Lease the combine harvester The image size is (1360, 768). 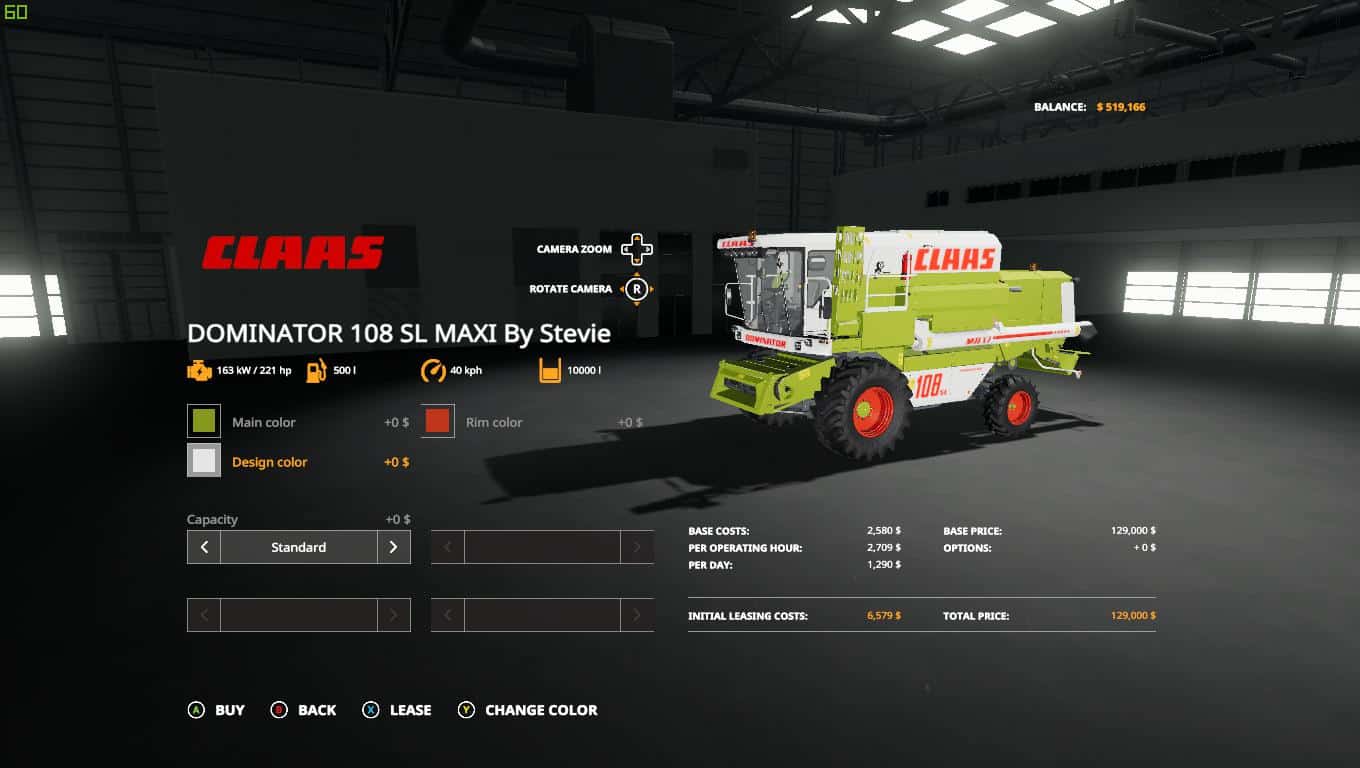click(397, 710)
